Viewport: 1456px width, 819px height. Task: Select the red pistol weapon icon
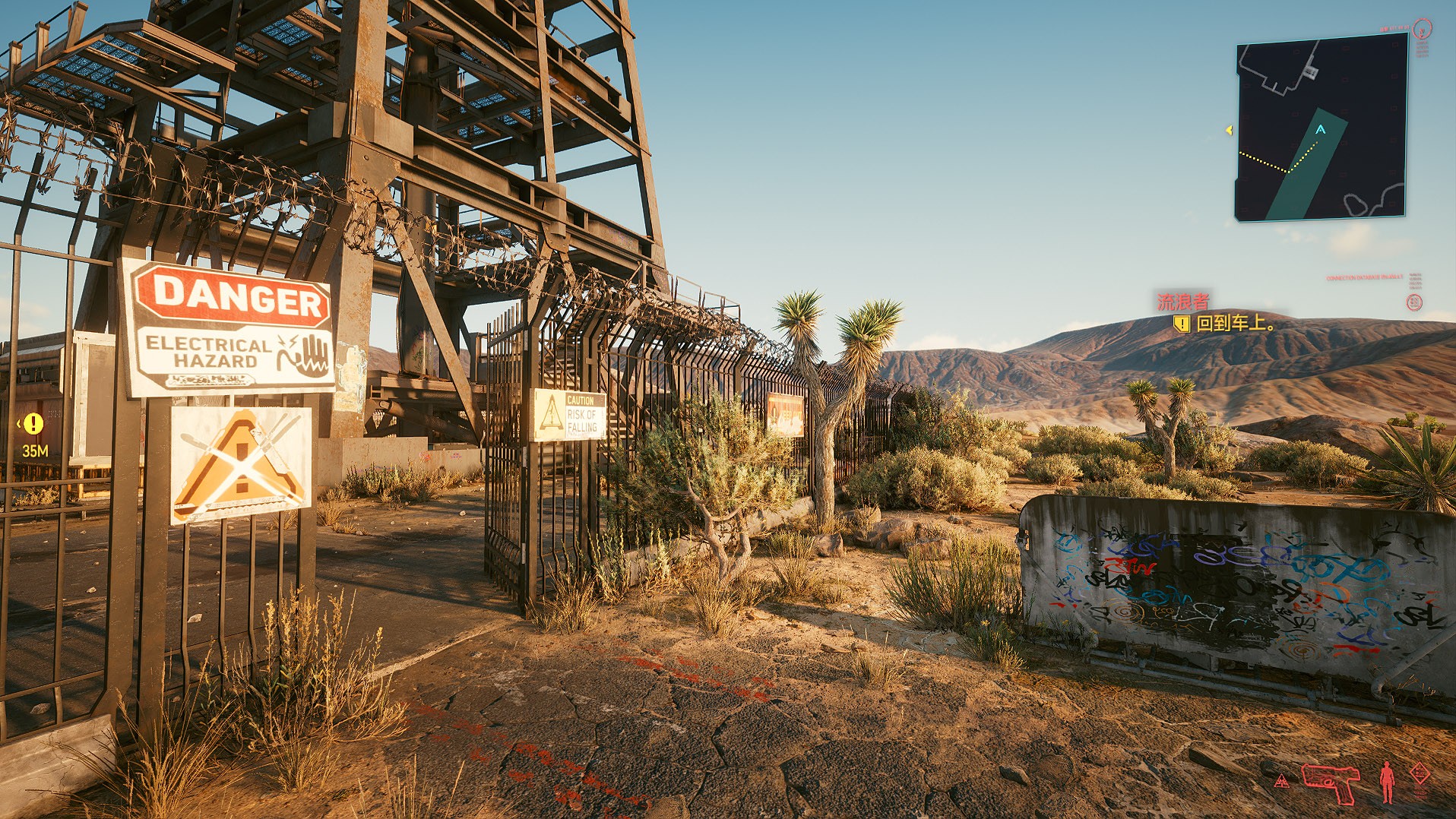[1330, 782]
